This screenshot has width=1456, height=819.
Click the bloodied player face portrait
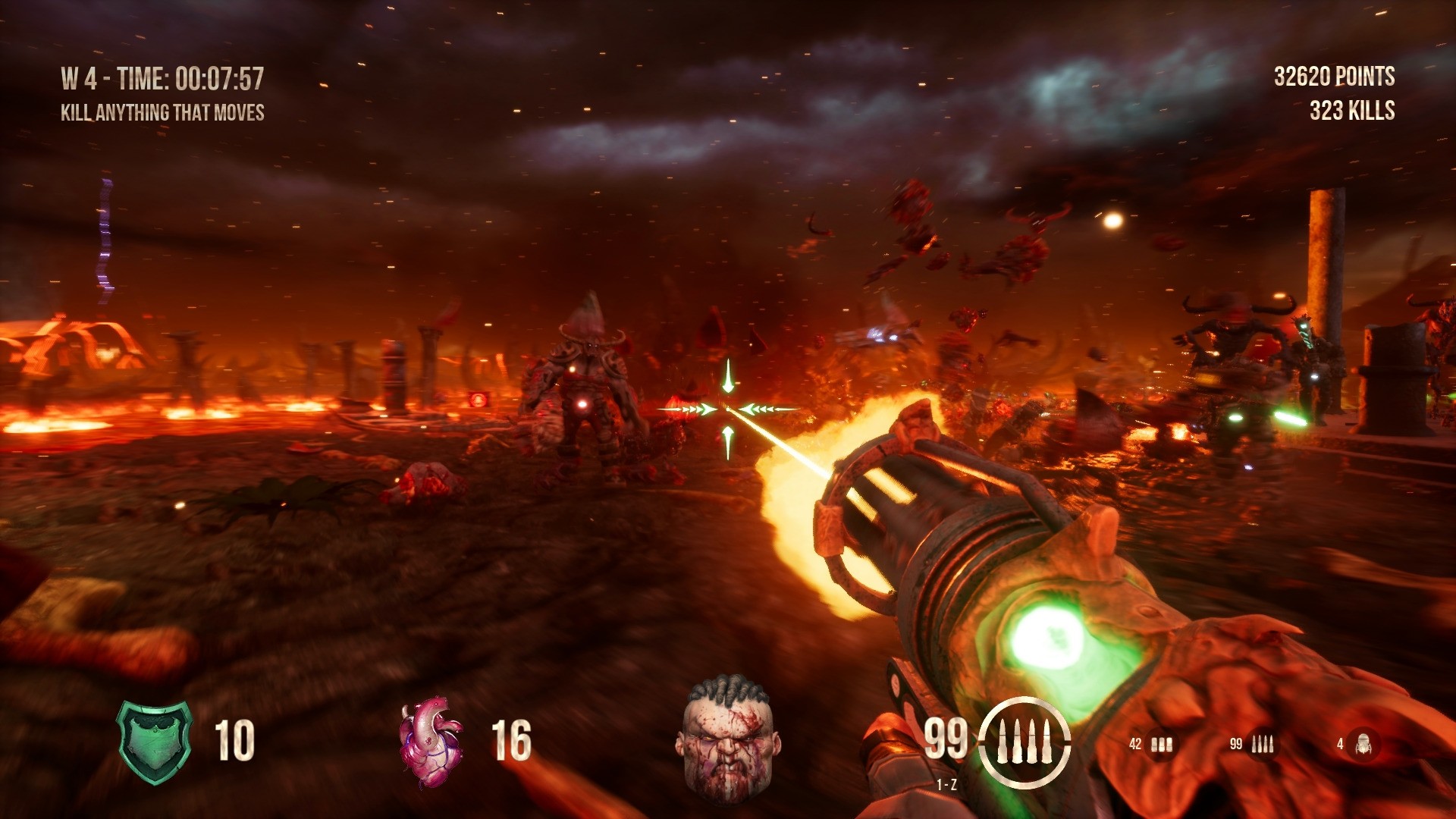click(x=727, y=738)
